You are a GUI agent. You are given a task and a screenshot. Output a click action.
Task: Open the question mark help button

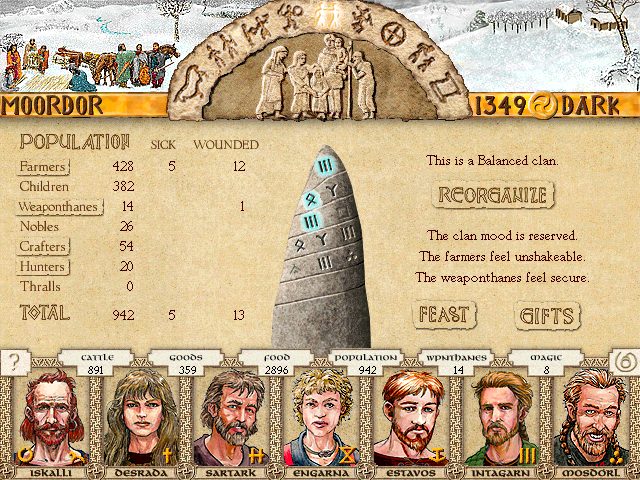tap(14, 362)
